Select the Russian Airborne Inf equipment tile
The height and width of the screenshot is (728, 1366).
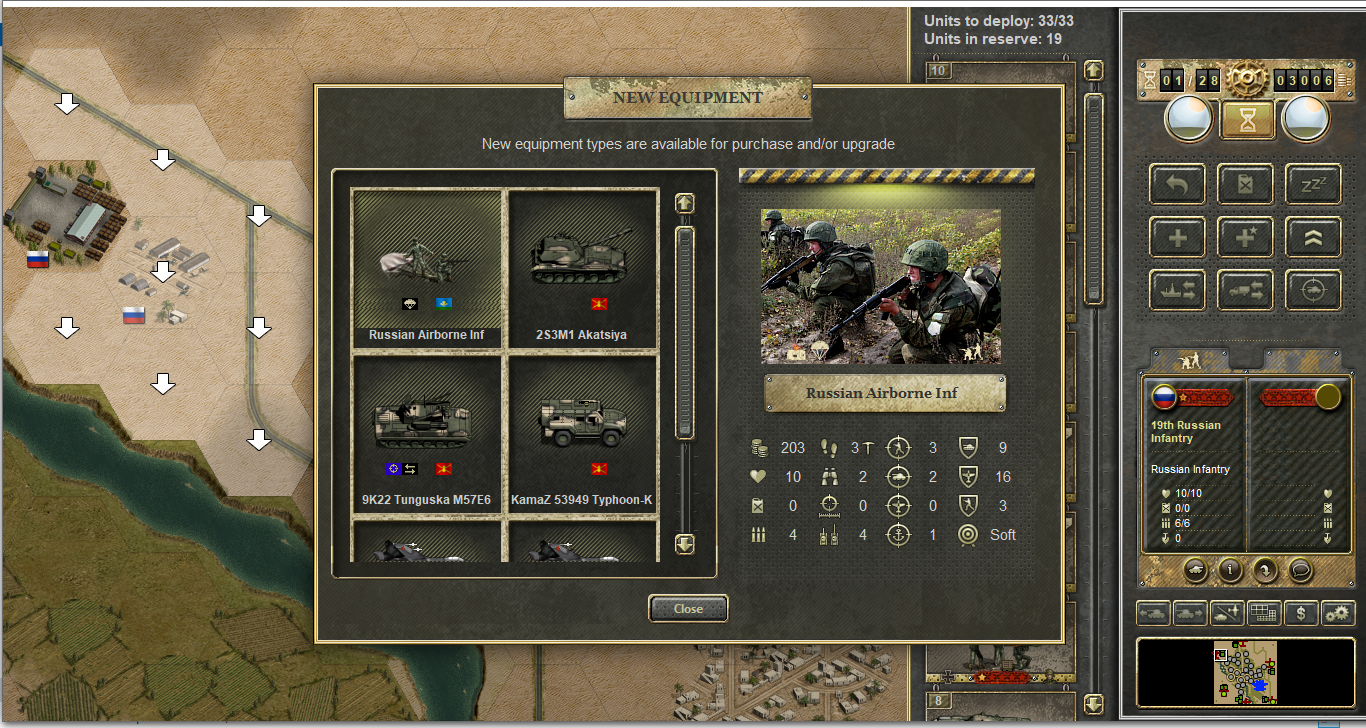[427, 268]
